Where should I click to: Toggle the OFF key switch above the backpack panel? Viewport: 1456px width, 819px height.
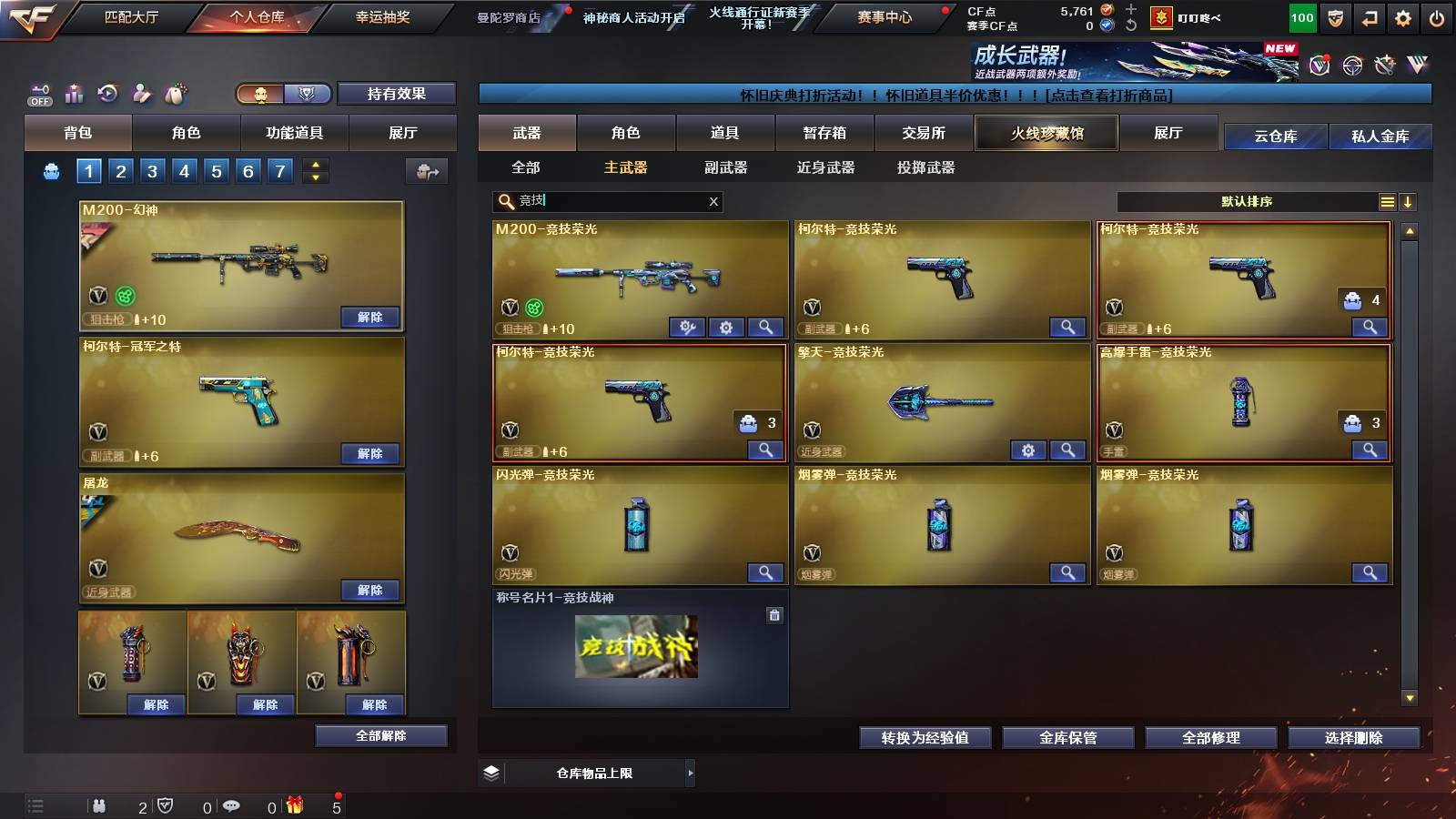coord(38,94)
